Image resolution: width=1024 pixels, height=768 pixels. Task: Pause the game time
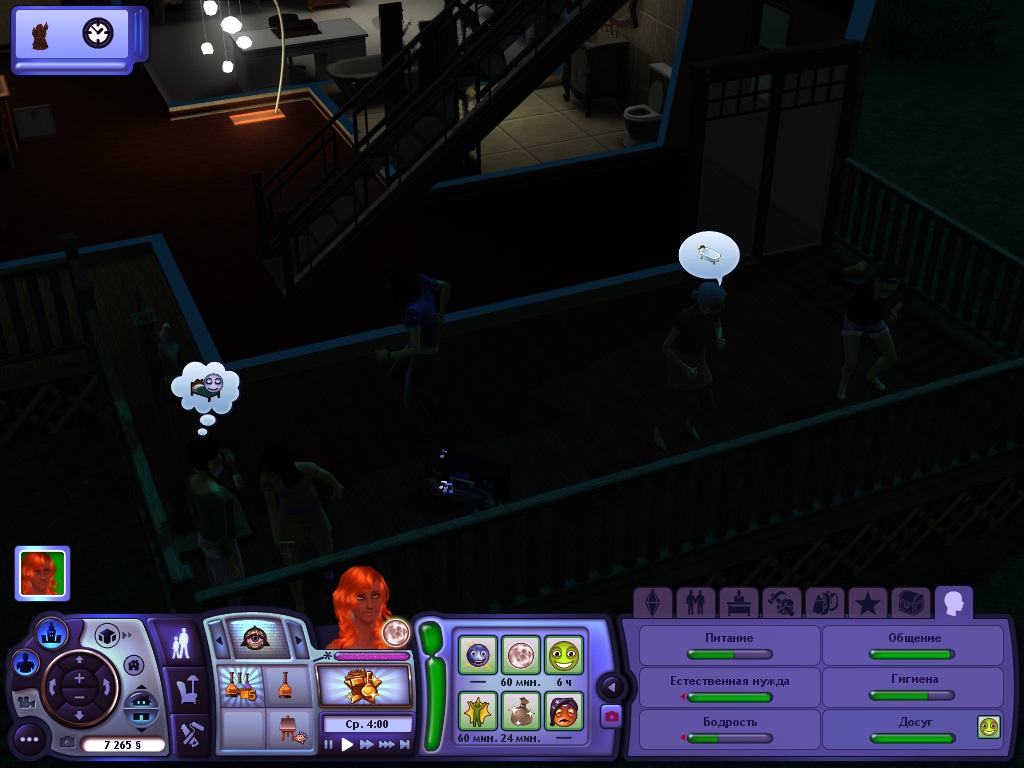[329, 744]
